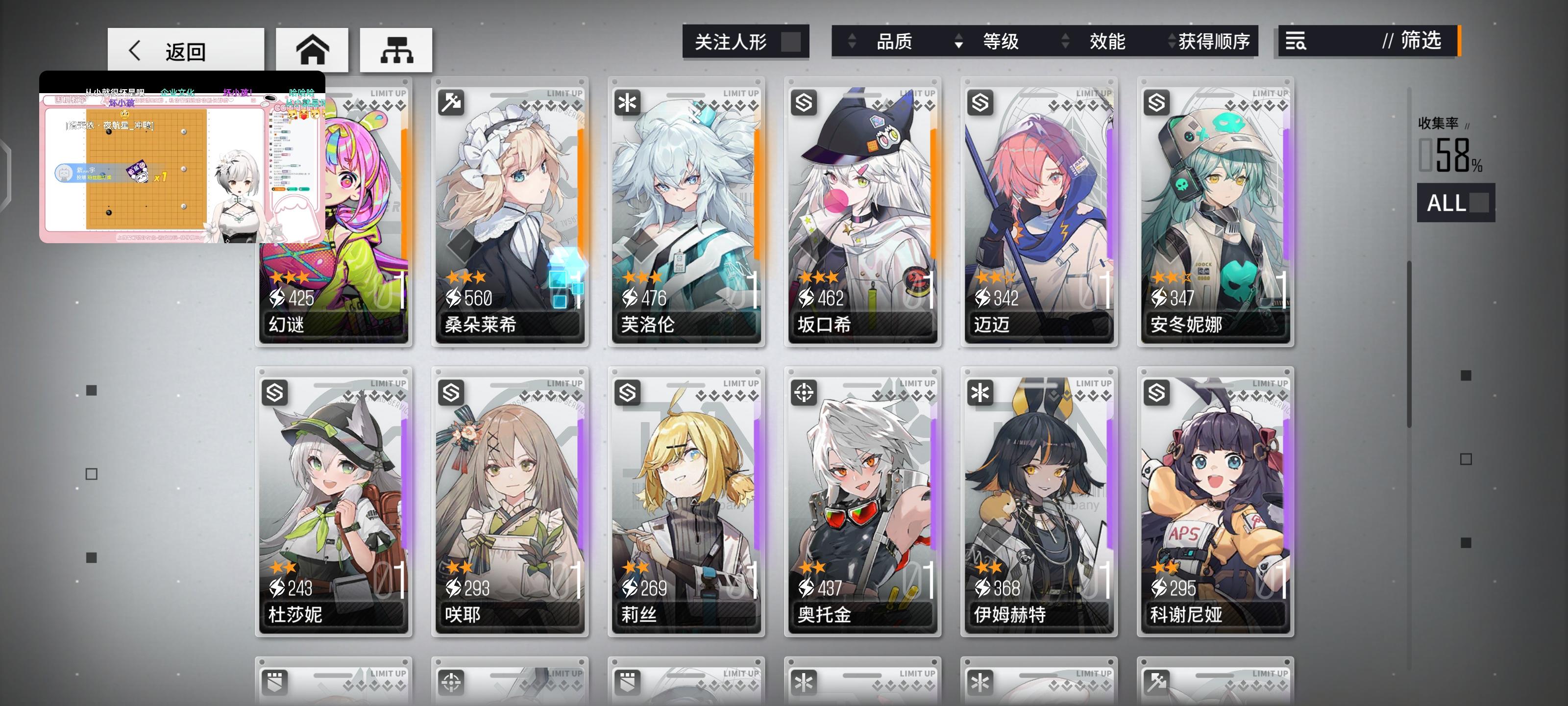The height and width of the screenshot is (706, 1568).
Task: Open the 等级 sorting option
Action: click(x=1001, y=41)
